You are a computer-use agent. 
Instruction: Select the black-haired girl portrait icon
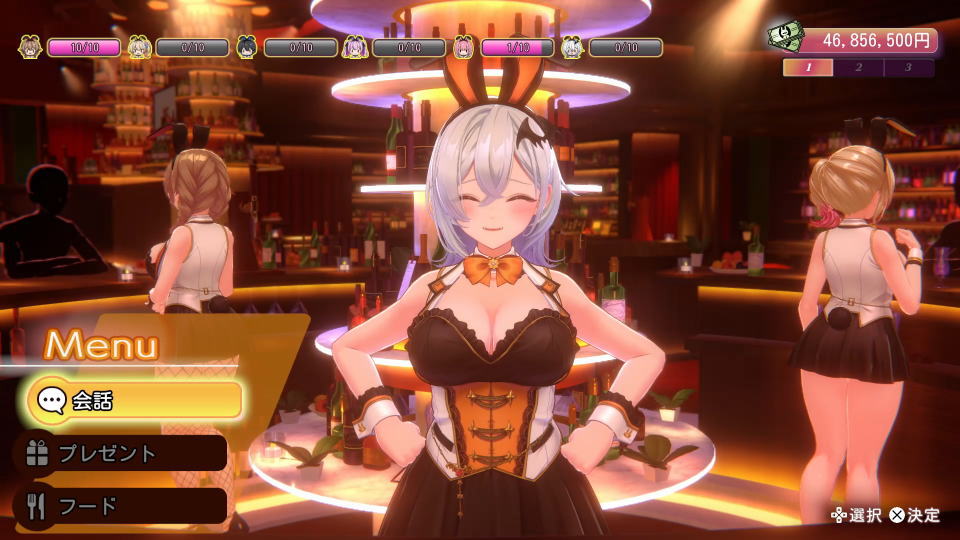click(247, 46)
